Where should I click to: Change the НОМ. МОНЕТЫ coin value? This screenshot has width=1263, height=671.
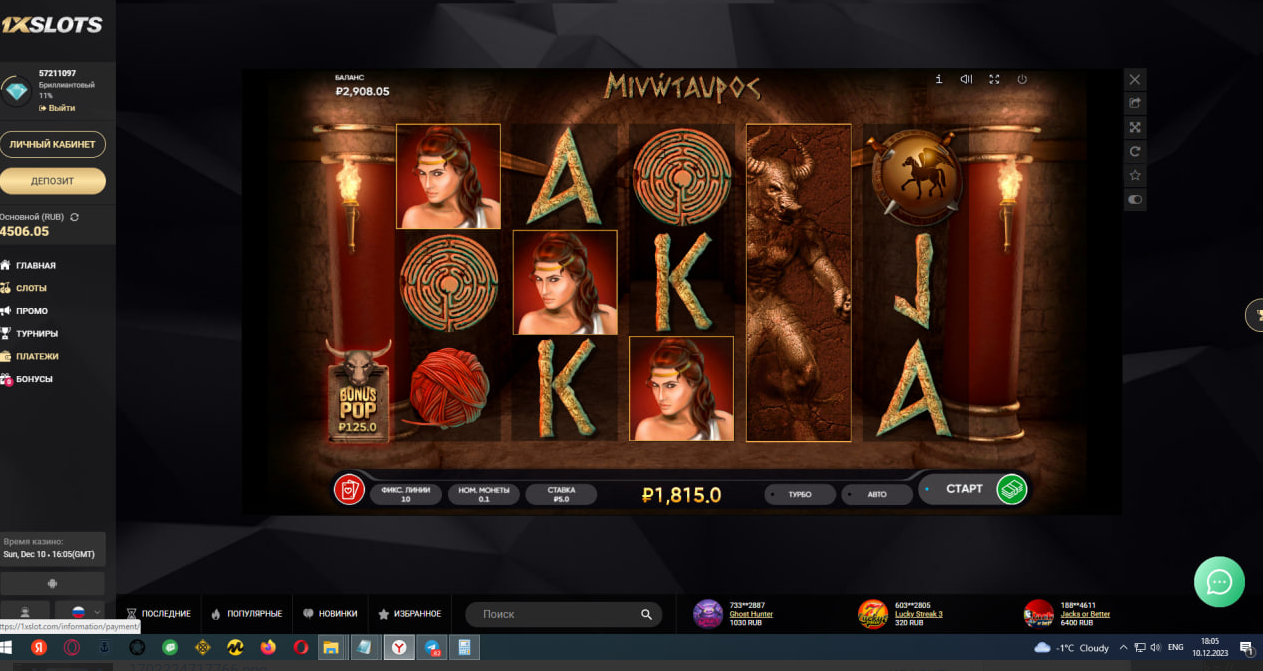point(483,494)
